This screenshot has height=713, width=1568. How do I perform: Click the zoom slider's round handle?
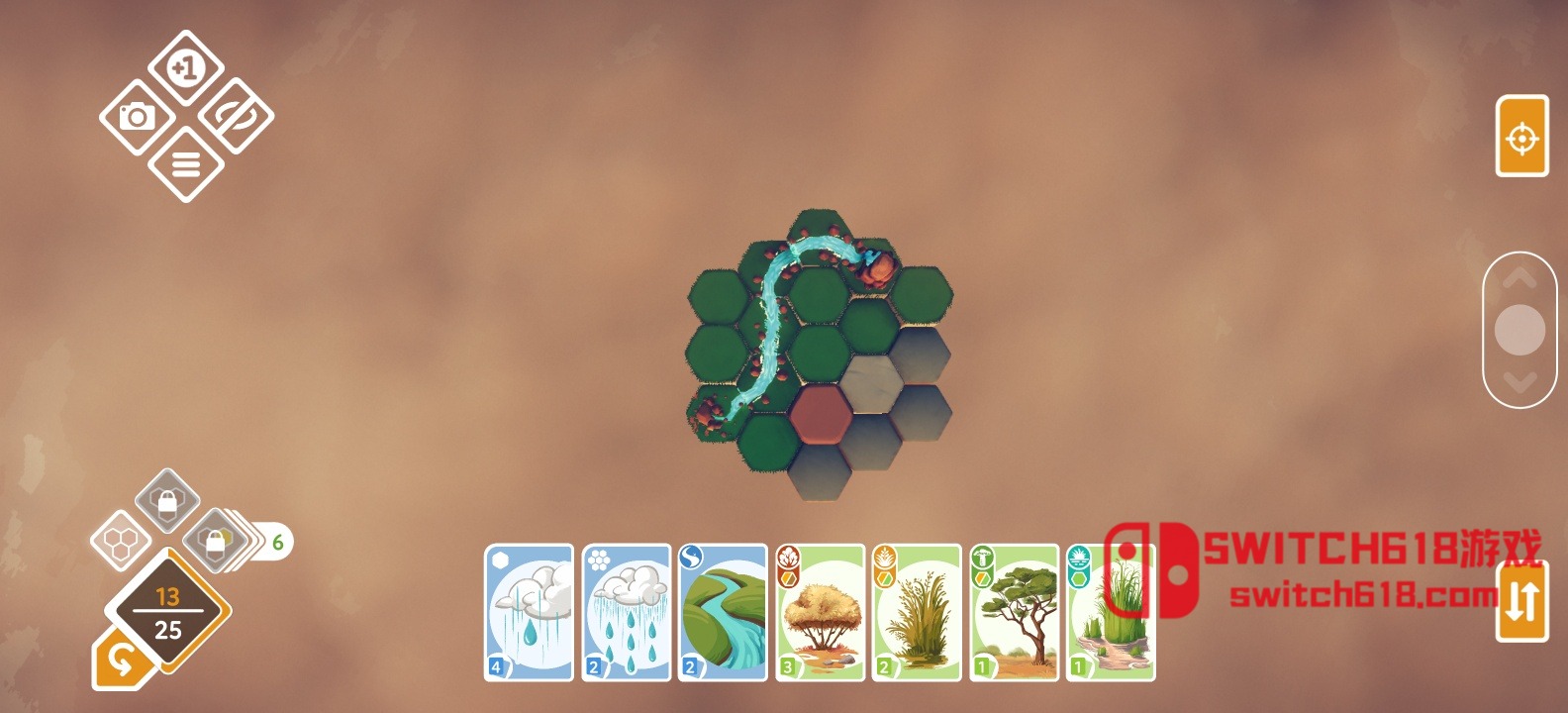pyautogui.click(x=1519, y=330)
